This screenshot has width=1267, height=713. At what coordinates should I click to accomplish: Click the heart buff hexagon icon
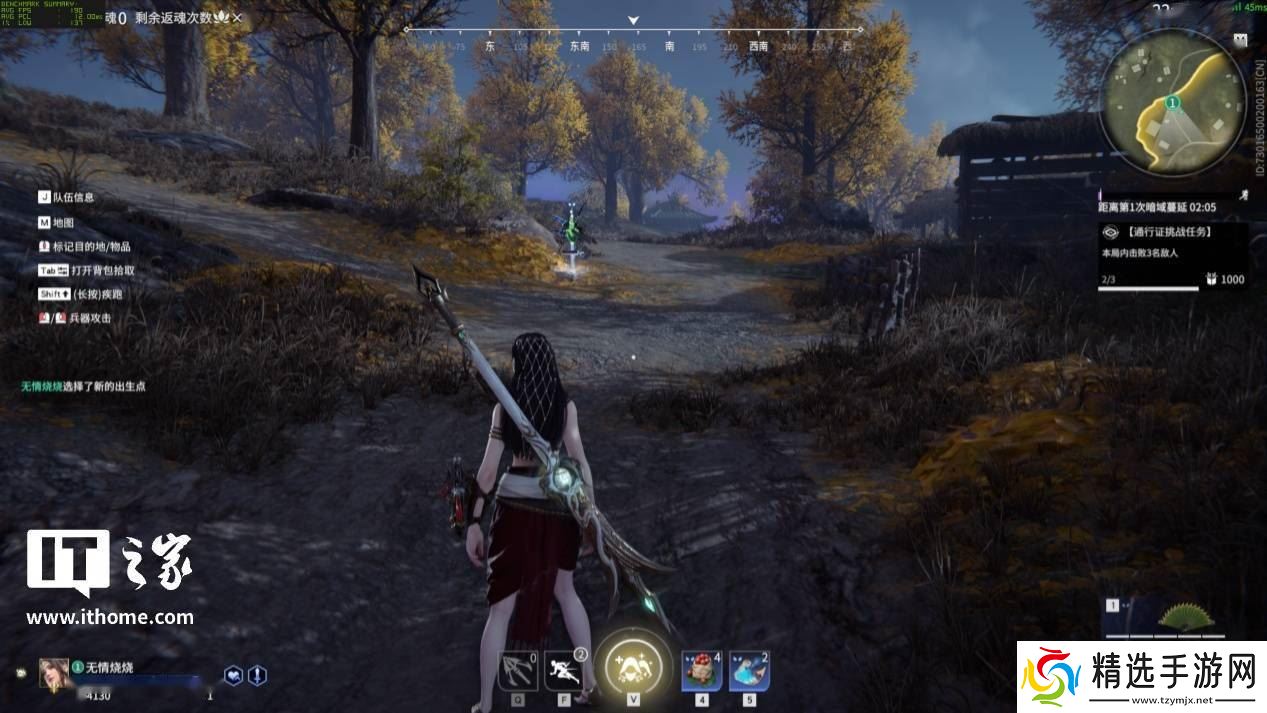click(233, 675)
